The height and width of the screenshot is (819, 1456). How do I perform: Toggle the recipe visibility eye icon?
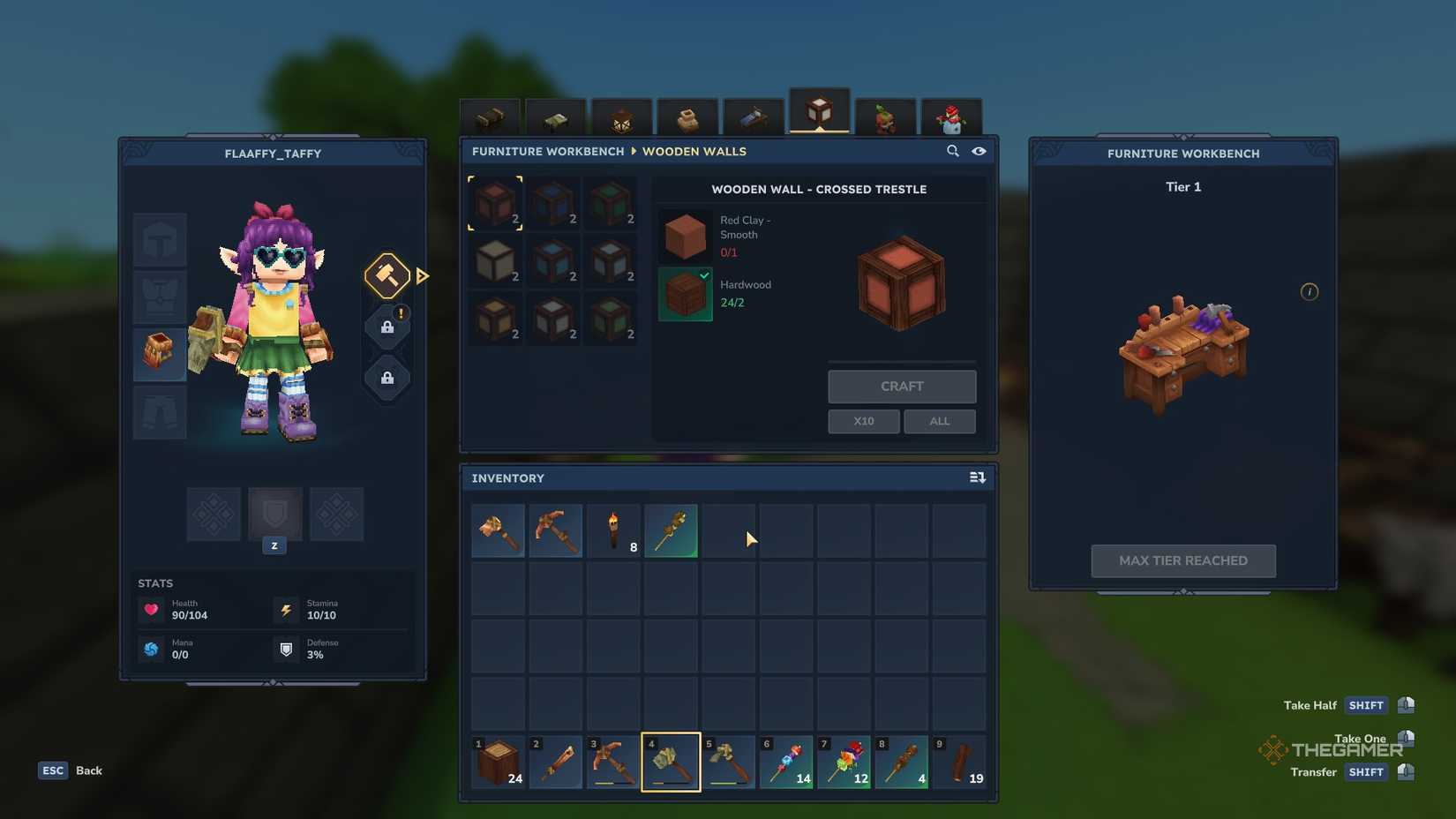(979, 151)
